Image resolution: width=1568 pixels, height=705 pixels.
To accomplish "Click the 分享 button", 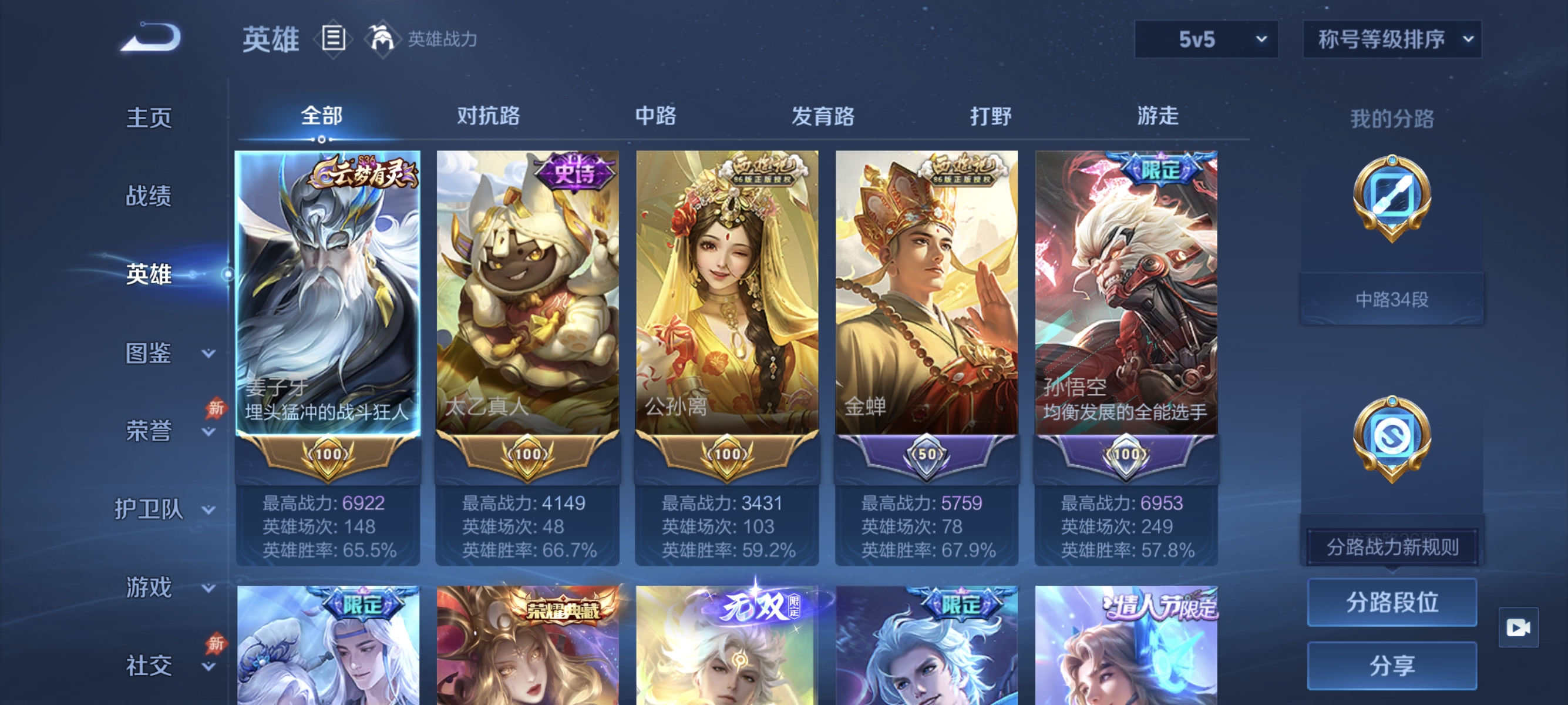I will tap(1392, 666).
